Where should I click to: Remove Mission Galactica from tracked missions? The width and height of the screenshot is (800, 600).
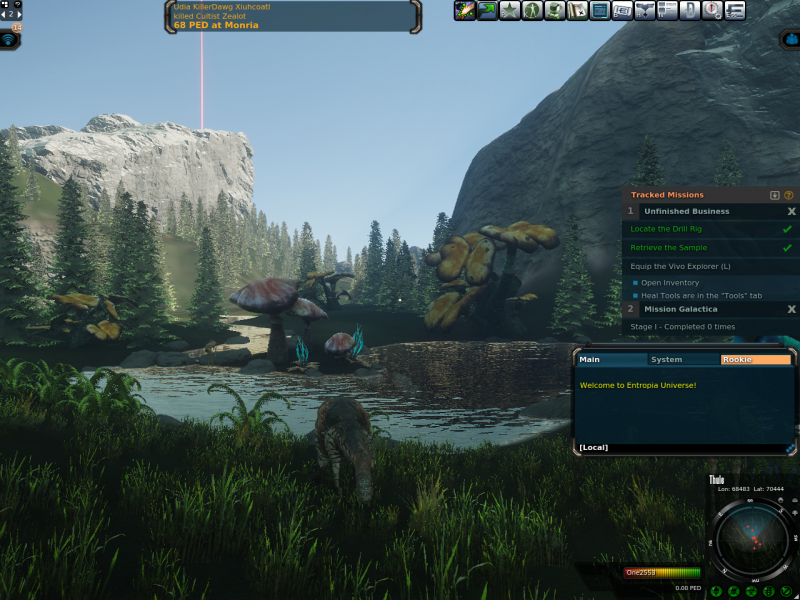tap(791, 310)
